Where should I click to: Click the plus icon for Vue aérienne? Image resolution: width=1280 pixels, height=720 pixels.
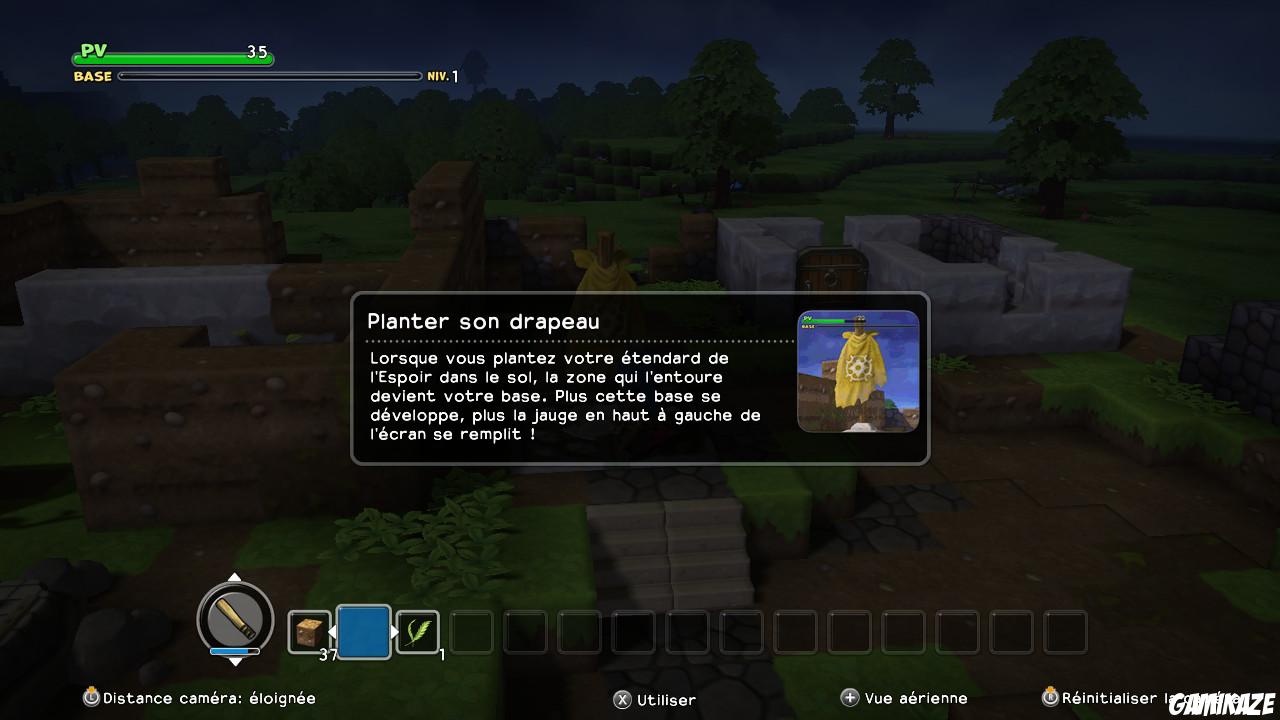click(x=851, y=698)
